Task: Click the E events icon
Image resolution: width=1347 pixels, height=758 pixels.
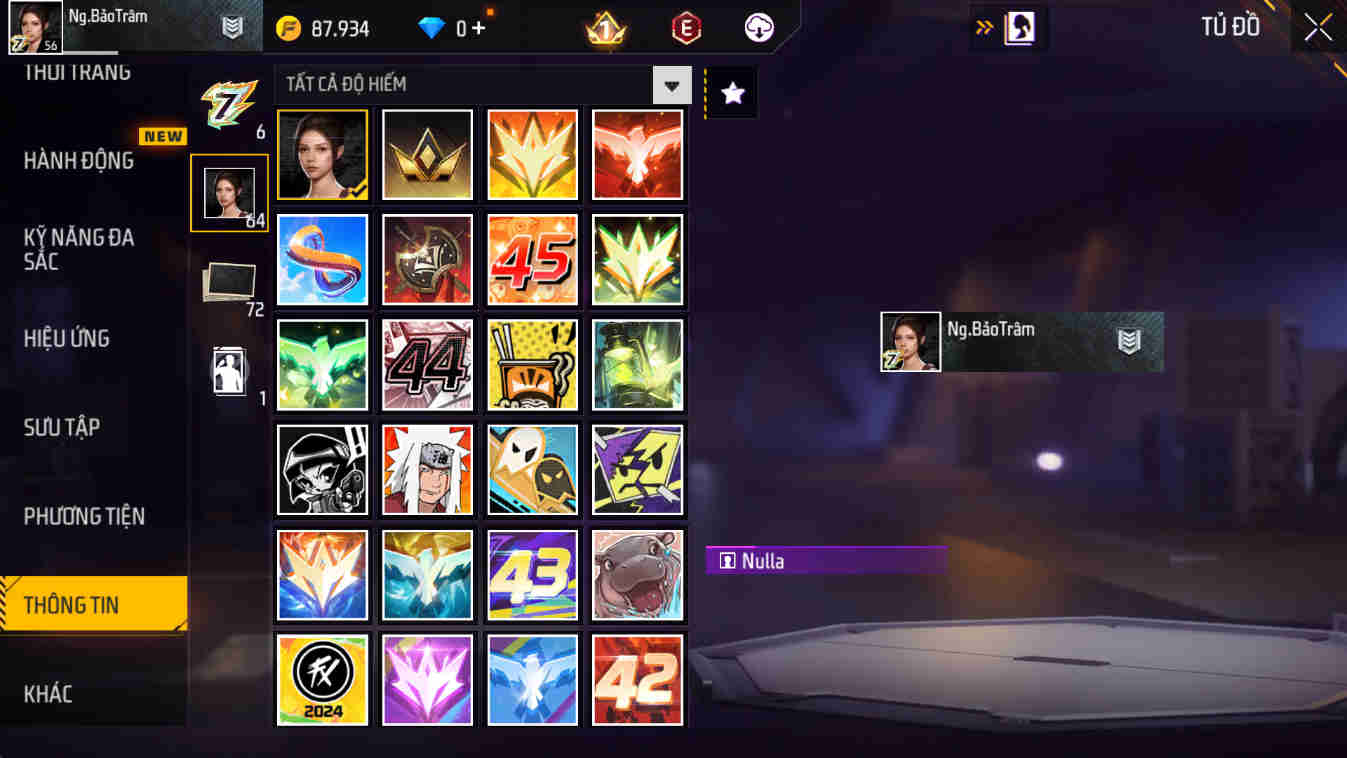Action: 685,27
